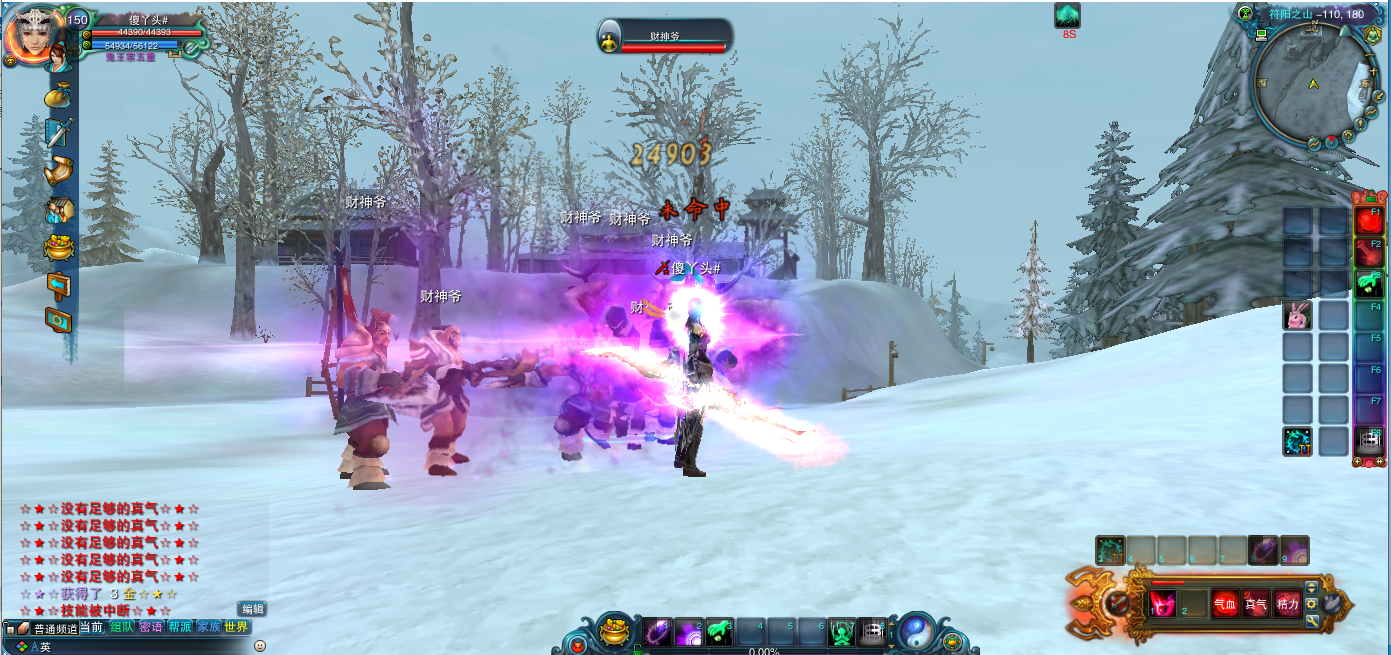Toggle the 精力 stamina button
The width and height of the screenshot is (1391, 655).
[1287, 604]
